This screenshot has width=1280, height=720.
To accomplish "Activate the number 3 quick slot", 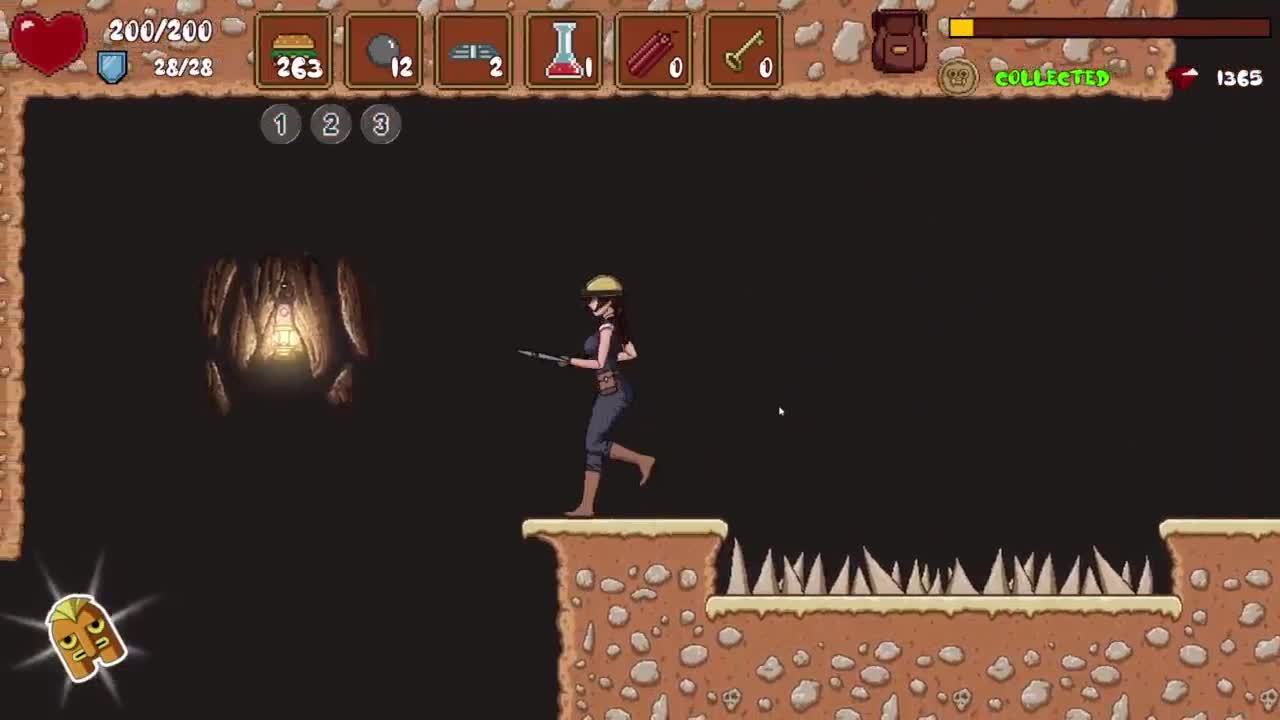I will click(x=381, y=125).
